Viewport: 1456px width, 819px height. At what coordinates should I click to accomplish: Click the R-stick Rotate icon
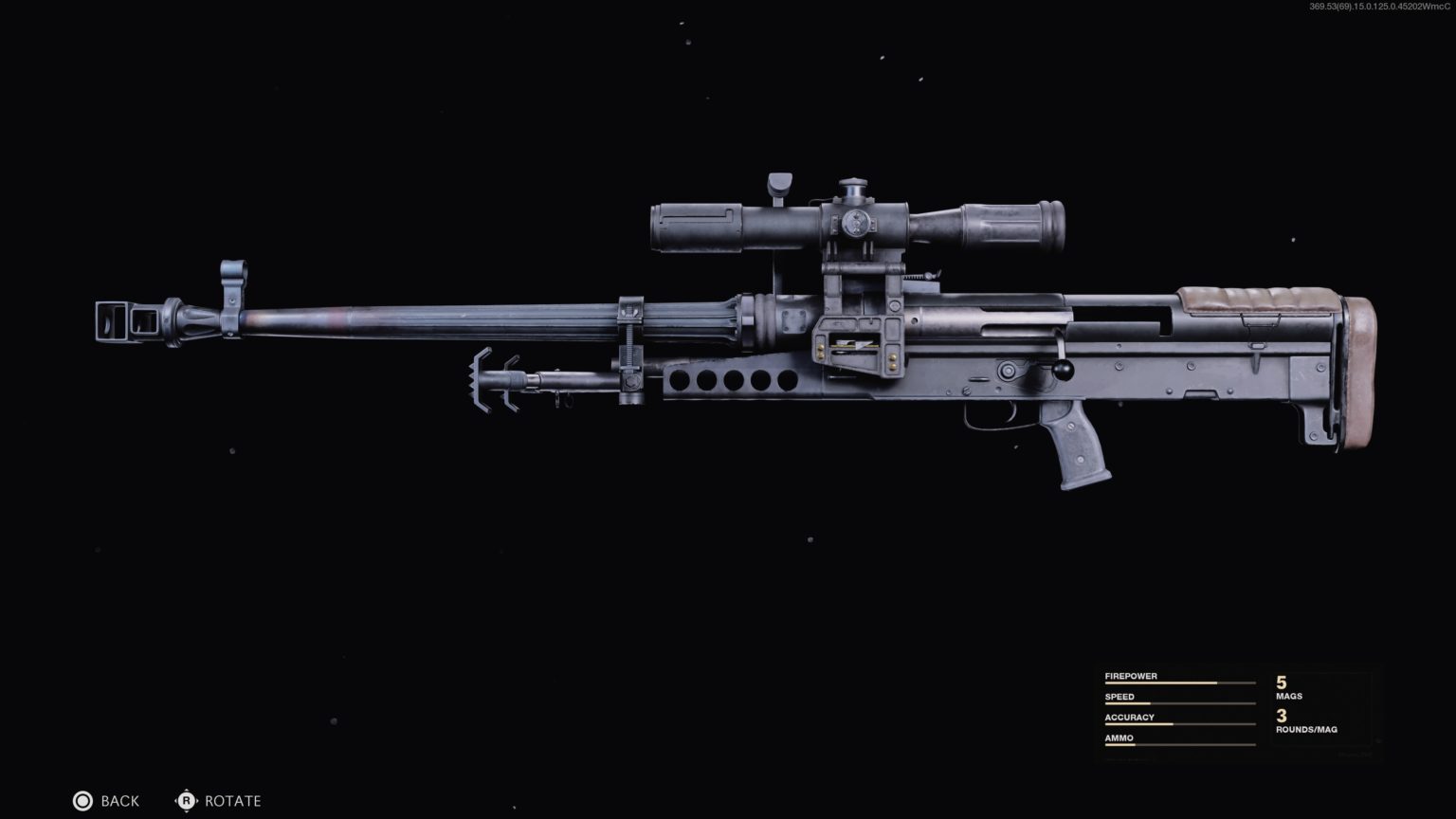186,800
